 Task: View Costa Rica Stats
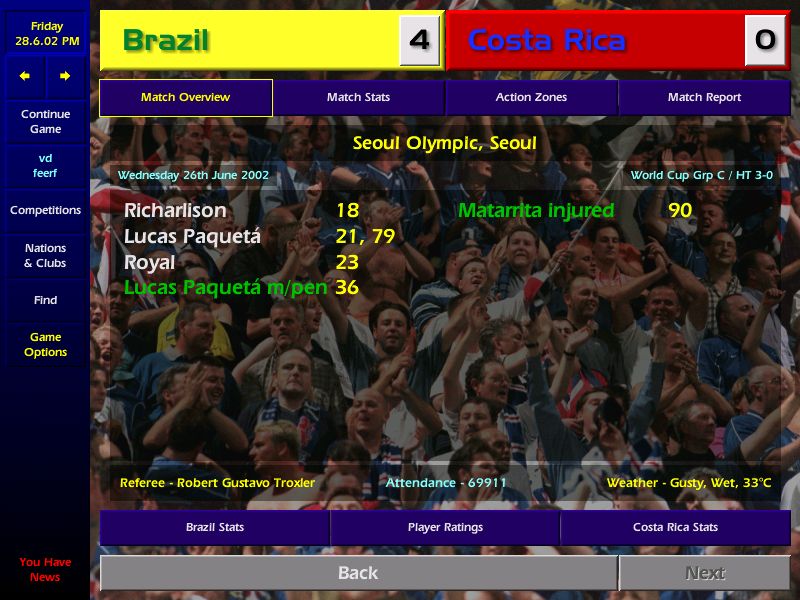(x=675, y=527)
